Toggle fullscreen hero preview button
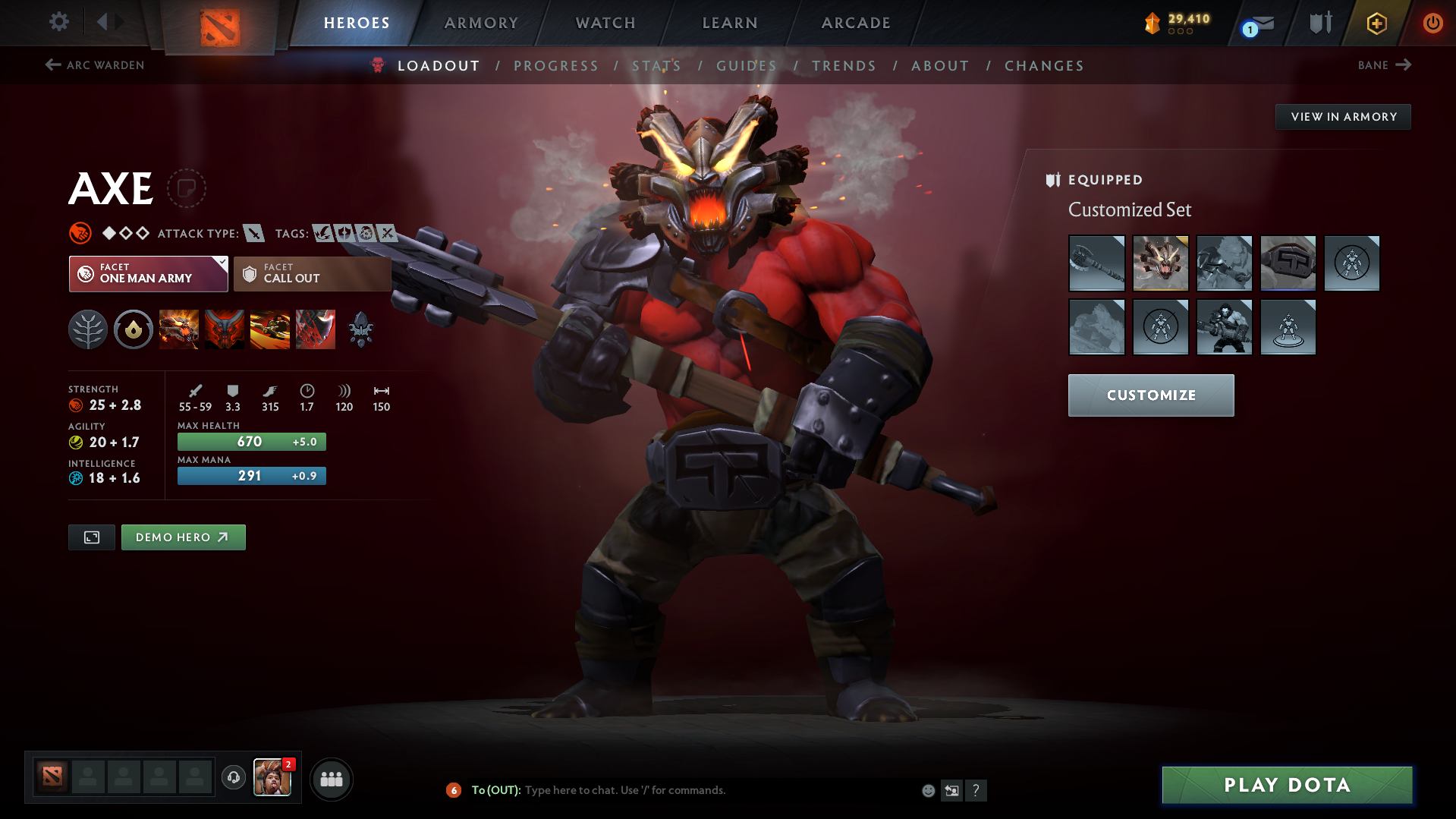This screenshot has width=1456, height=819. click(91, 537)
